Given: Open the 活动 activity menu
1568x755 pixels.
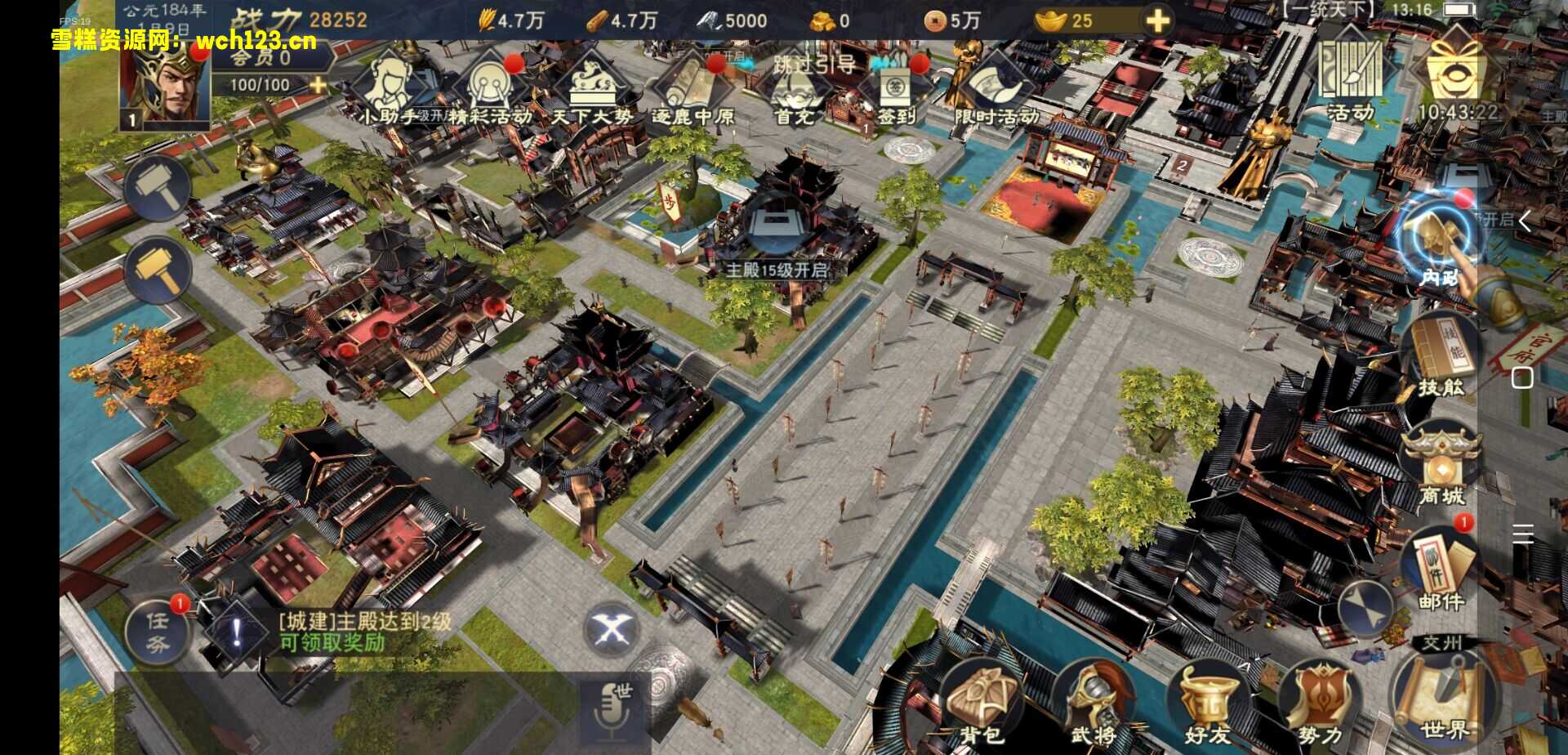Looking at the screenshot, I should coord(1351,79).
